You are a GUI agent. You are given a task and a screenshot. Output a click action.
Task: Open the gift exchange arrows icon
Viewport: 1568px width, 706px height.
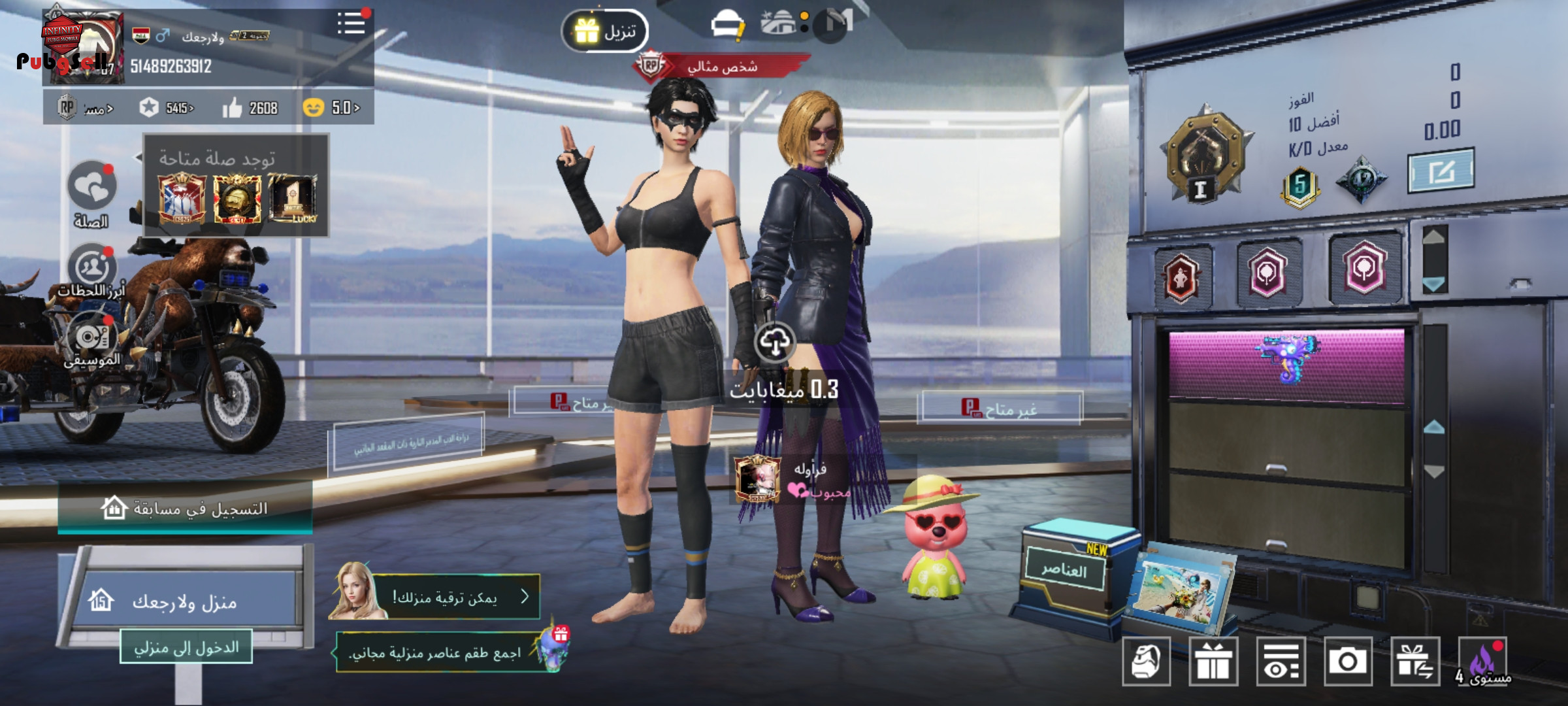pyautogui.click(x=1415, y=662)
